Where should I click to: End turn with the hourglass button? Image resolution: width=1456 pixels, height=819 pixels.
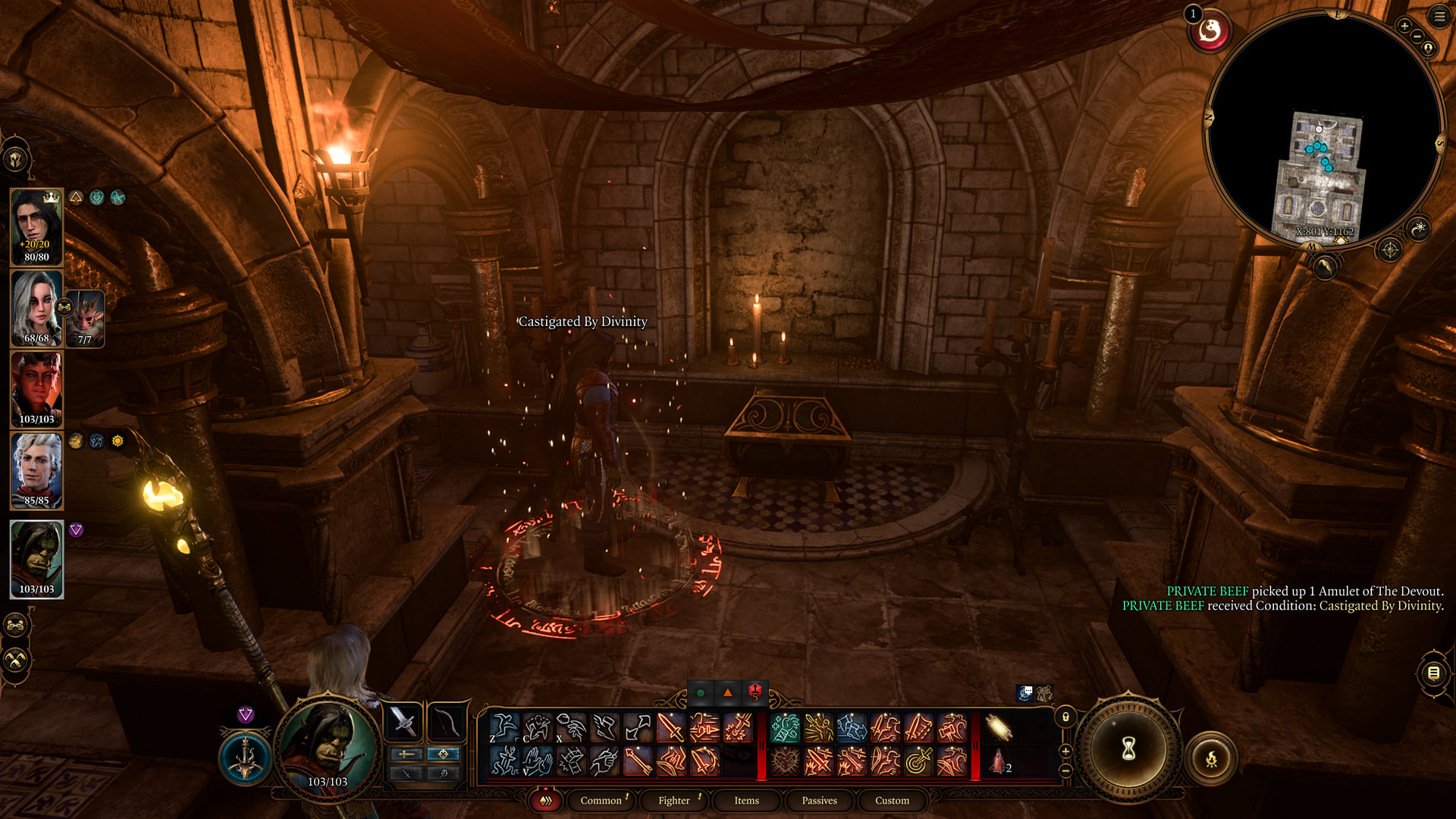coord(1128,749)
